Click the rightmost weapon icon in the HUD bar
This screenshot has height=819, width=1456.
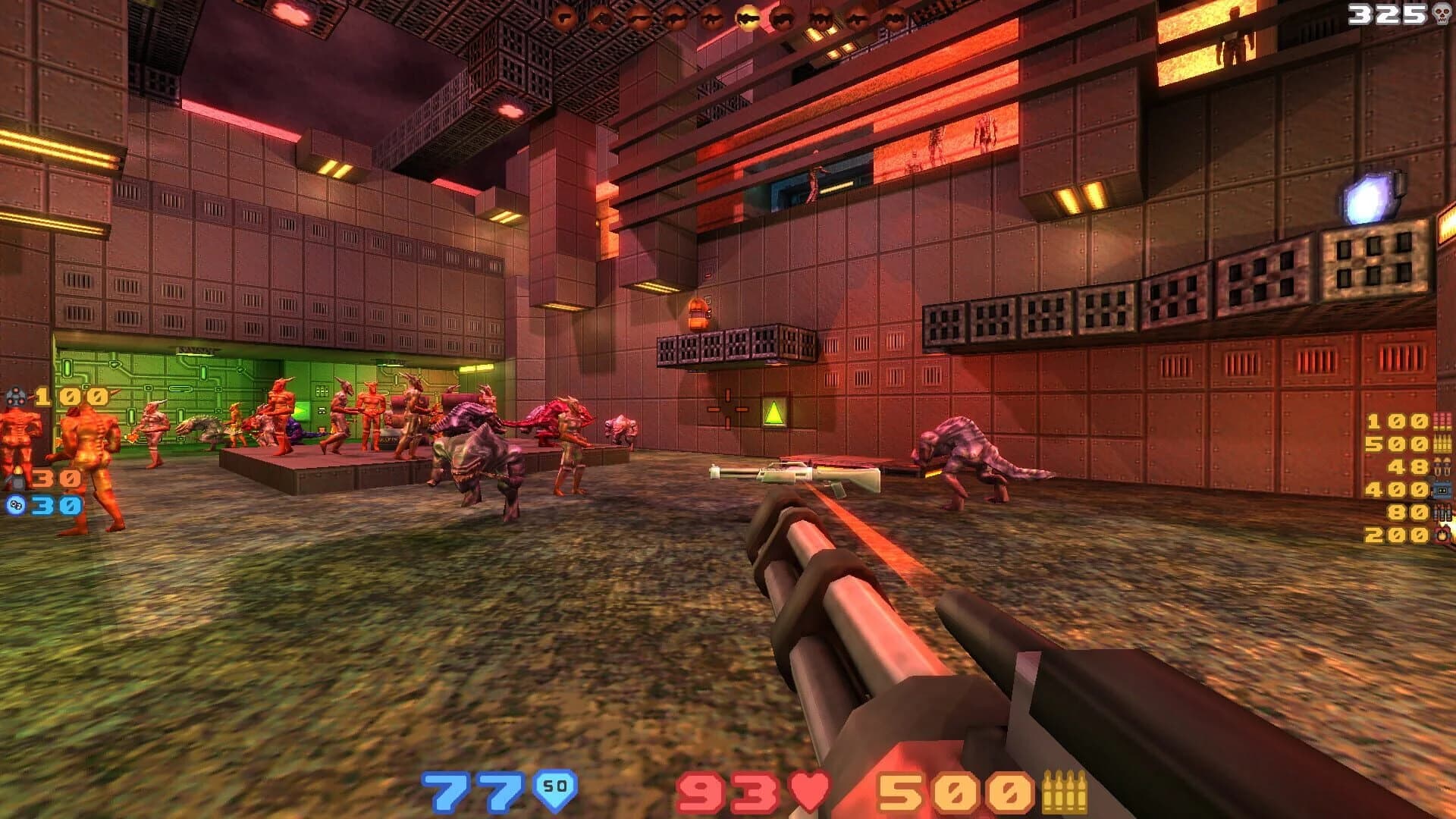[x=893, y=17]
